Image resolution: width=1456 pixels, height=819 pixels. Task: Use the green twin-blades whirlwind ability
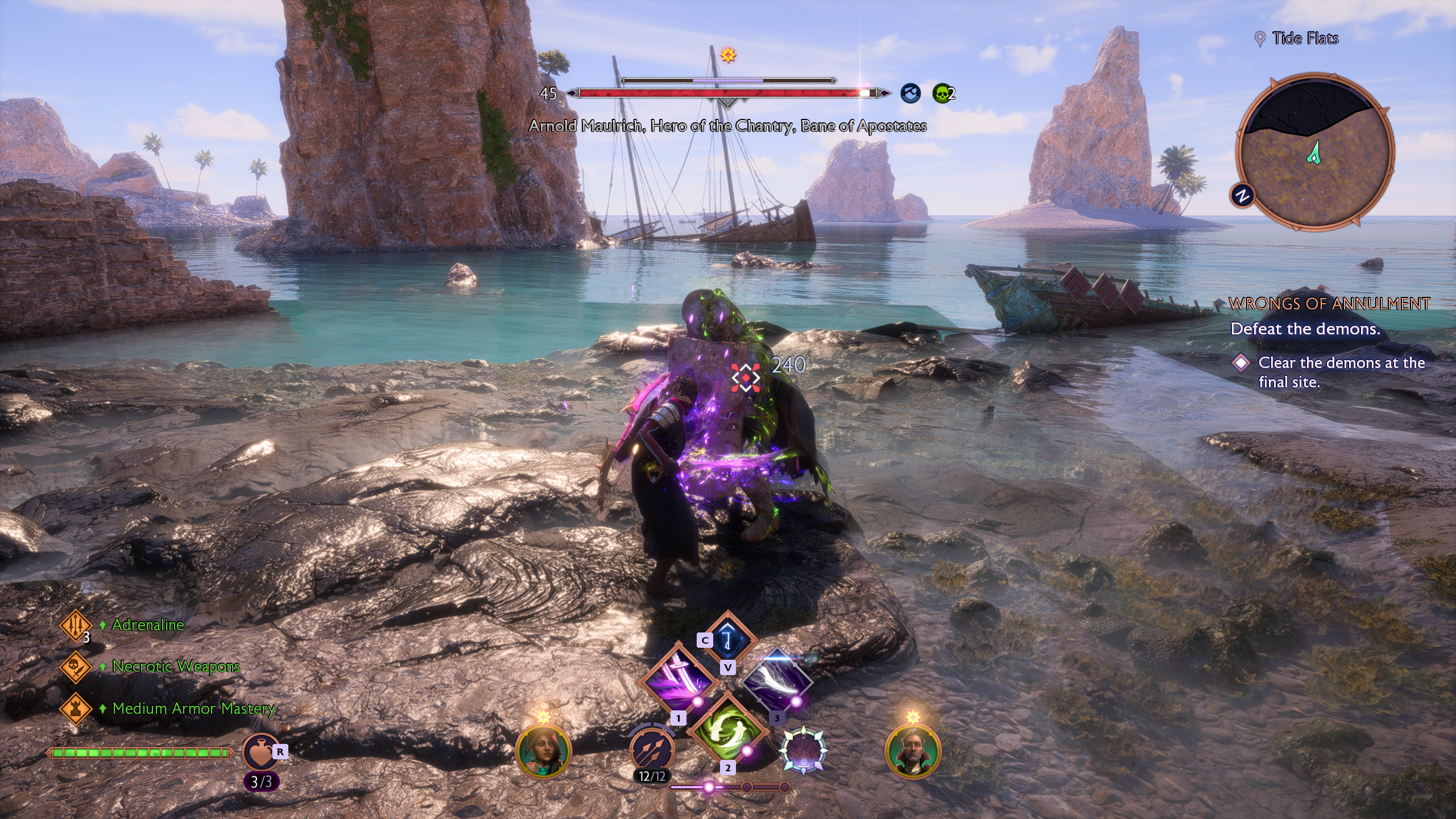[727, 729]
